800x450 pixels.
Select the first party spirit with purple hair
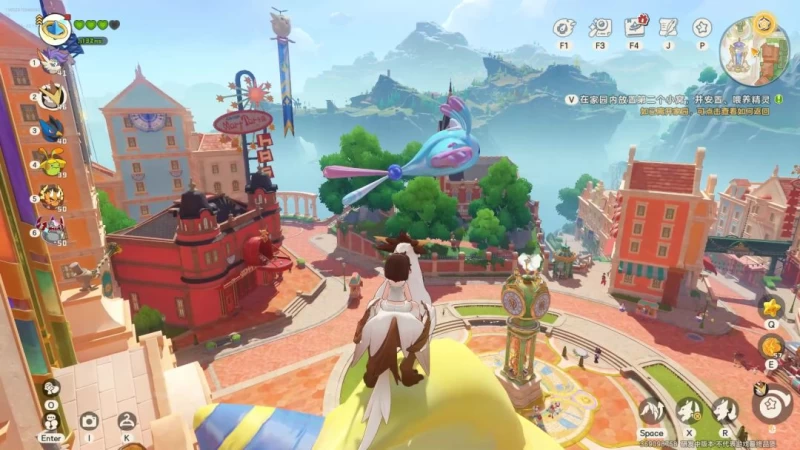pos(50,65)
